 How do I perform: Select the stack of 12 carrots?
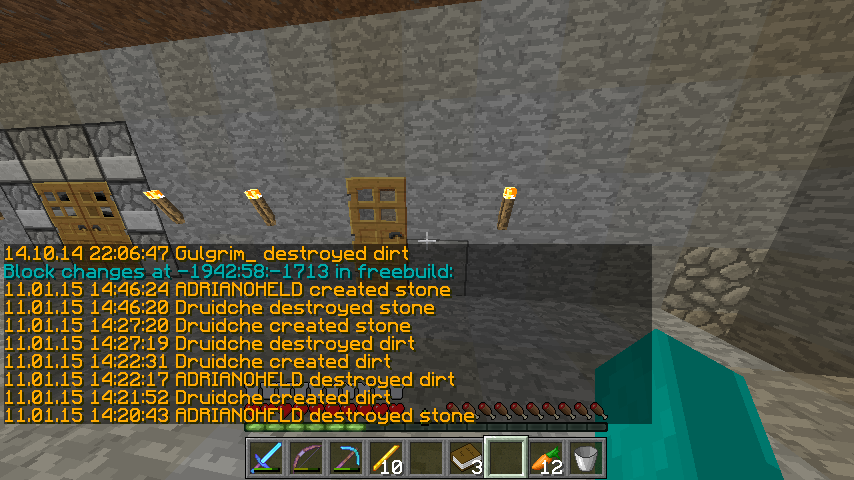coord(545,458)
